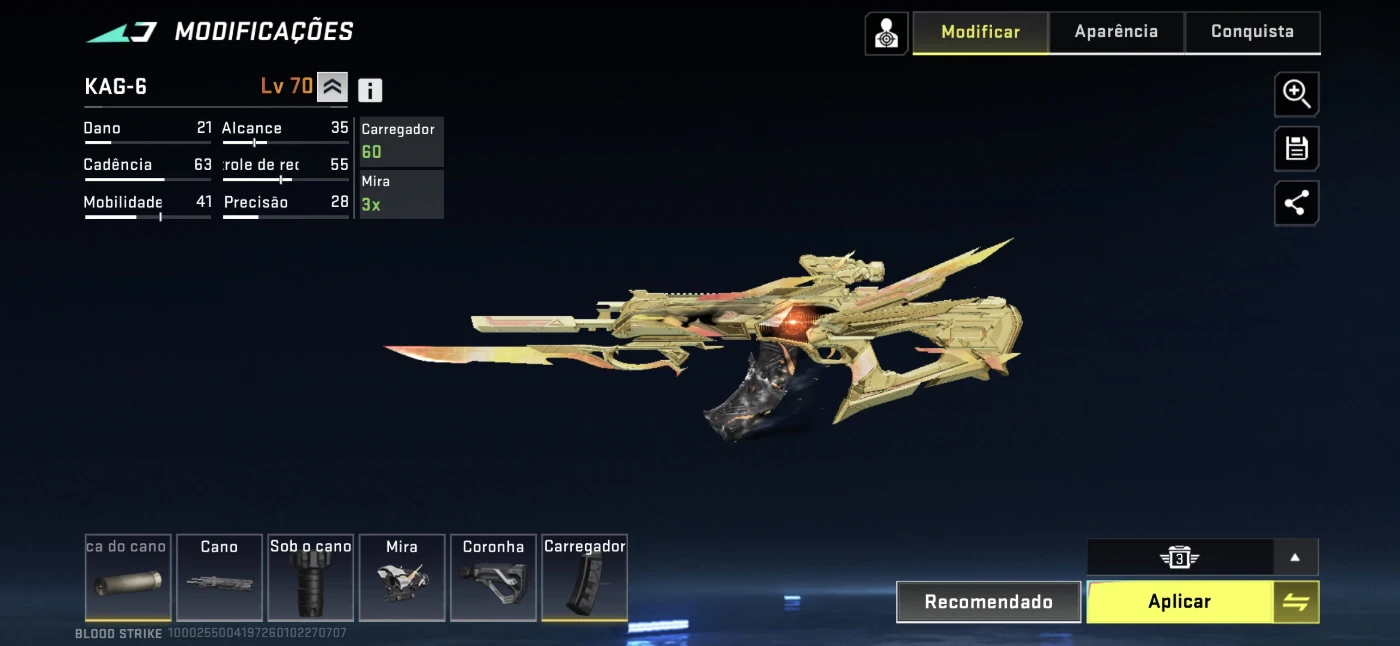Select the muzzle attachment slot

(x=127, y=578)
